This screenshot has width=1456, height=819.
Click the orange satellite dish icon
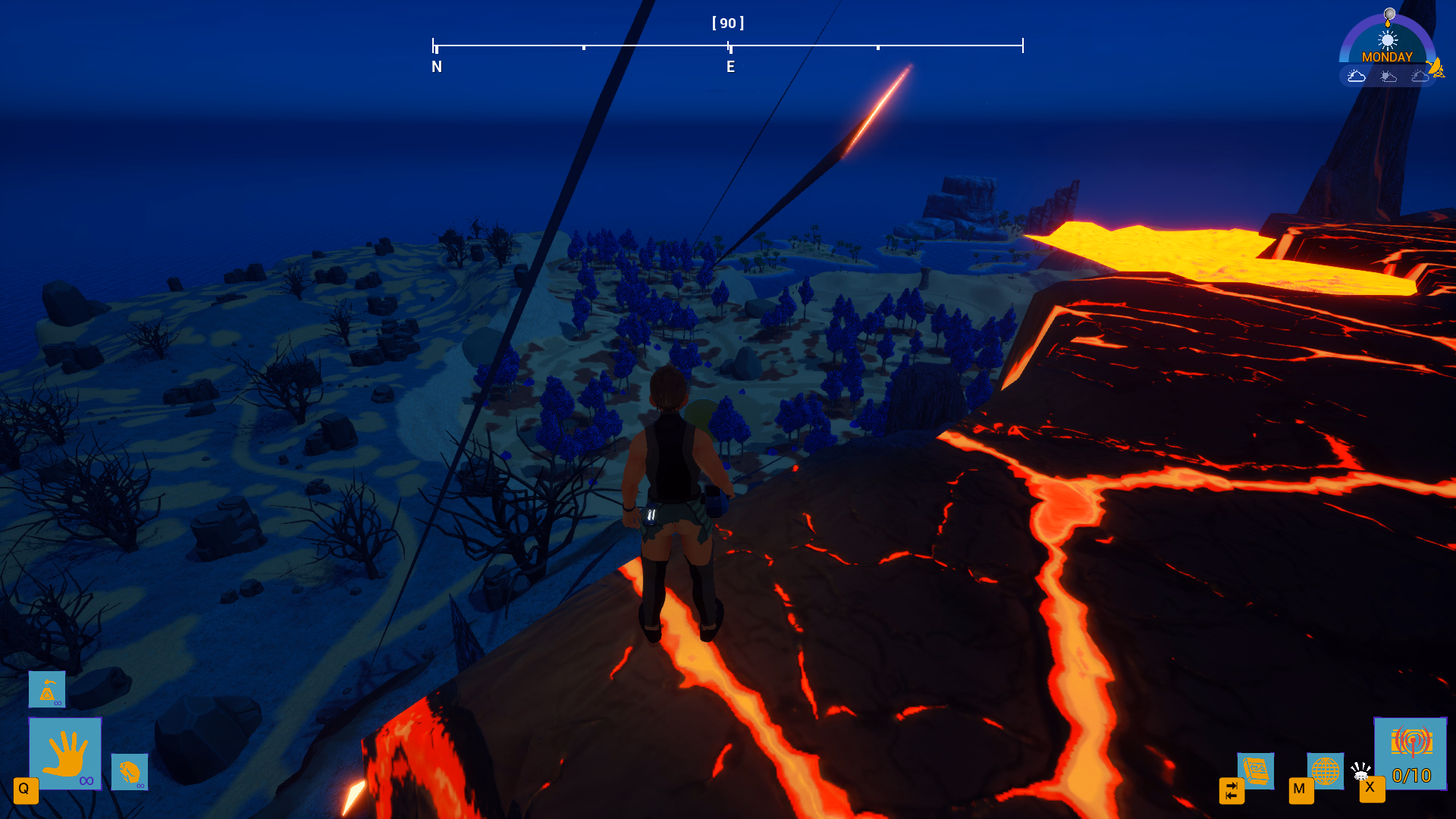click(1436, 68)
